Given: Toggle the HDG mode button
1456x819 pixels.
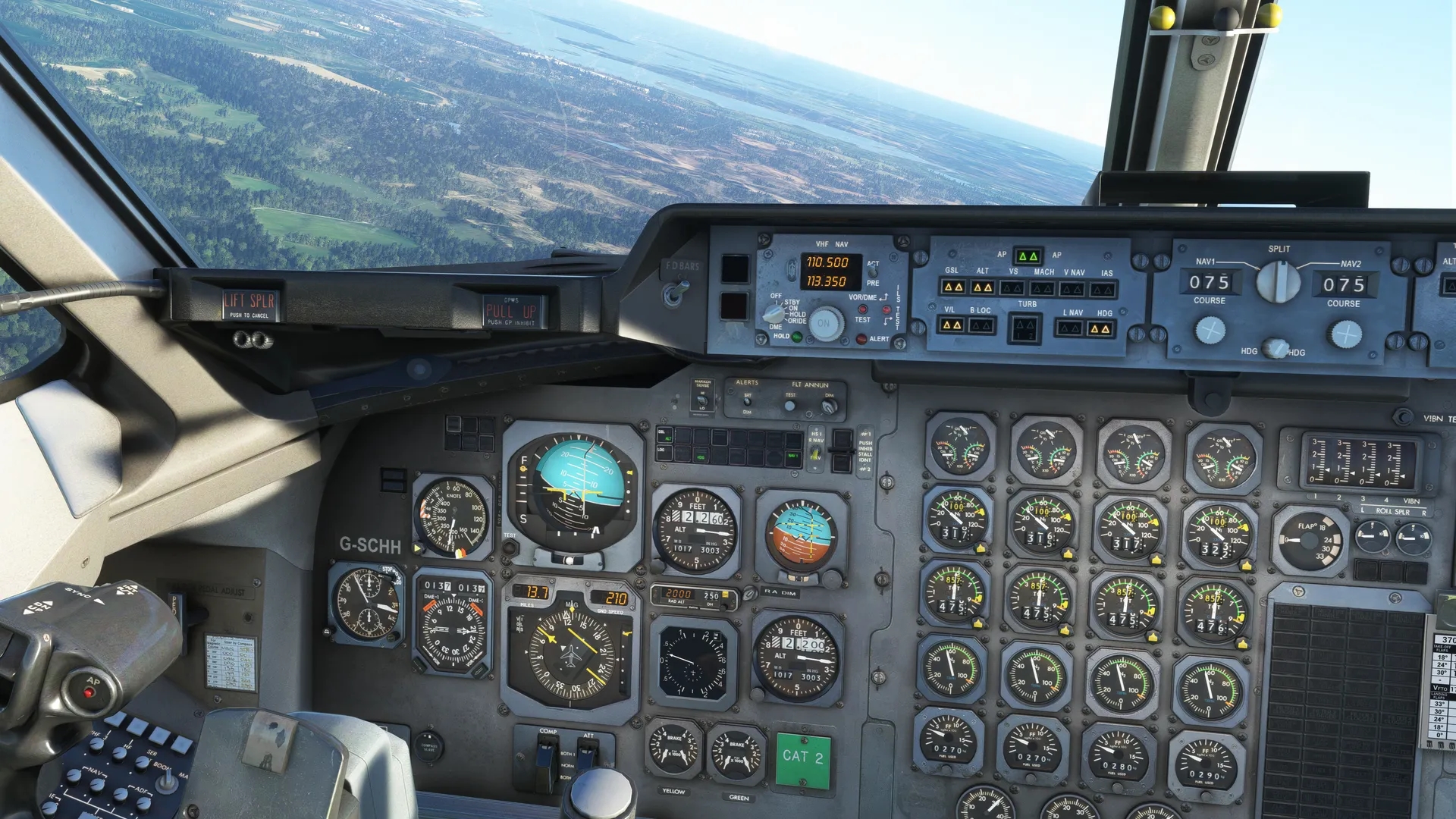Looking at the screenshot, I should coord(1100,329).
